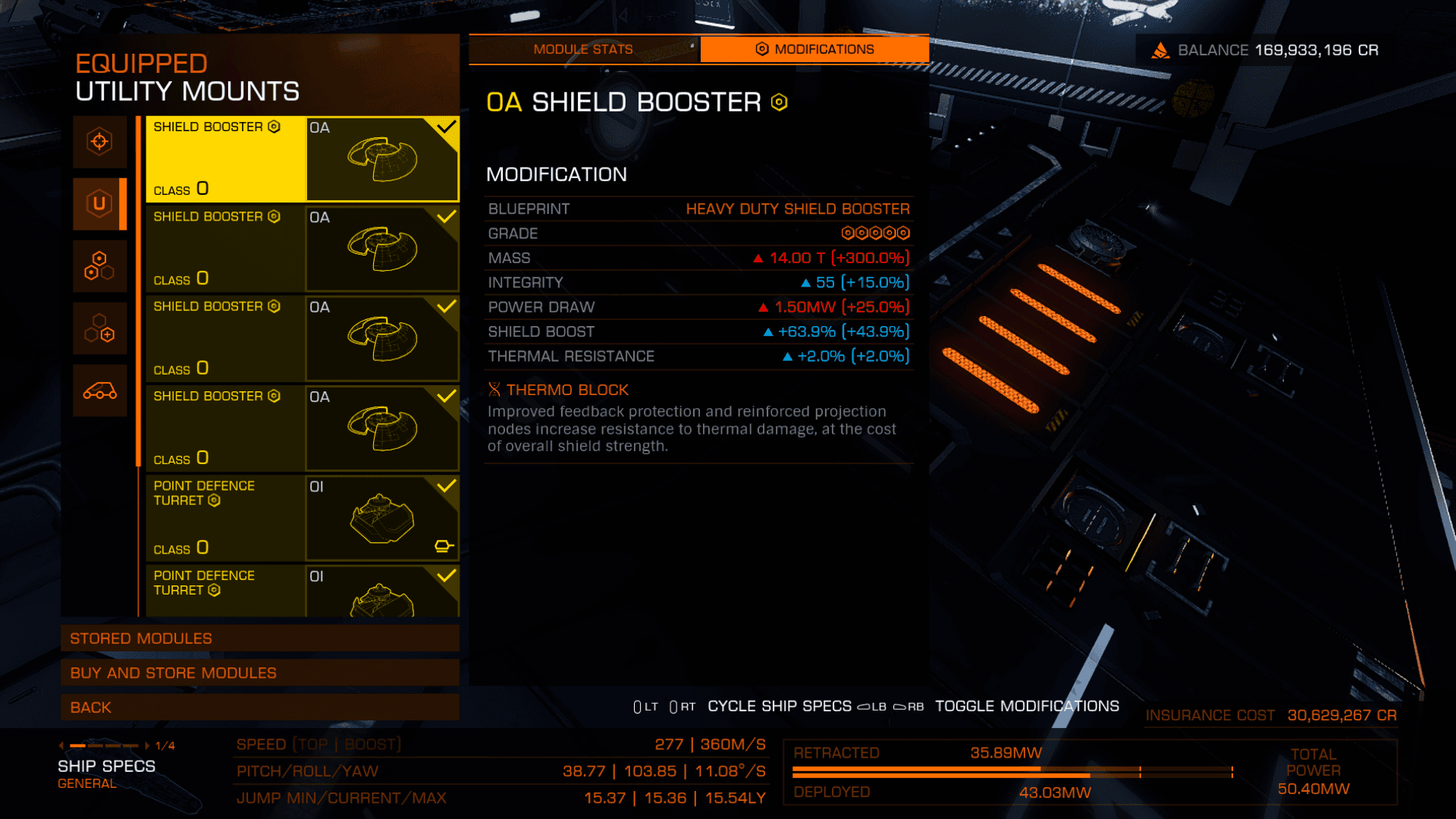Image resolution: width=1456 pixels, height=819 pixels.
Task: Open the core internals hexagon icon
Action: pyautogui.click(x=99, y=266)
